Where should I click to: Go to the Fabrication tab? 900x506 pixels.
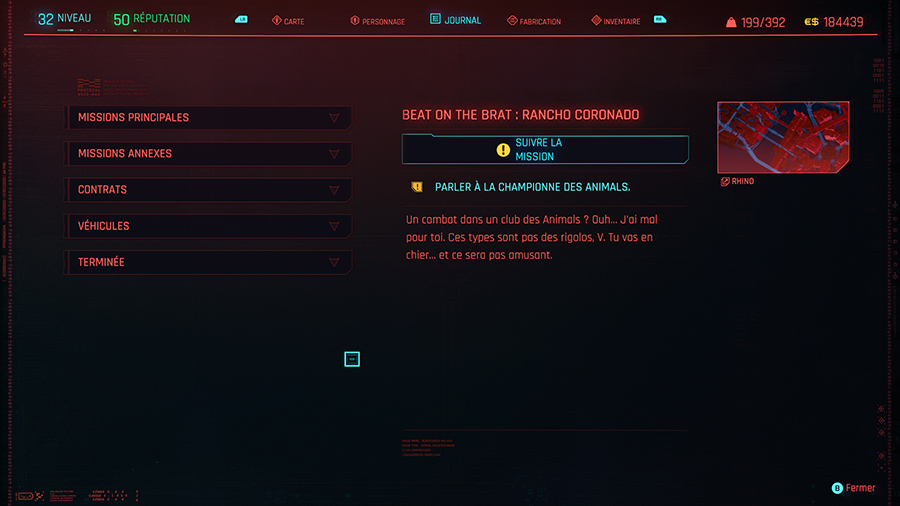tap(534, 21)
